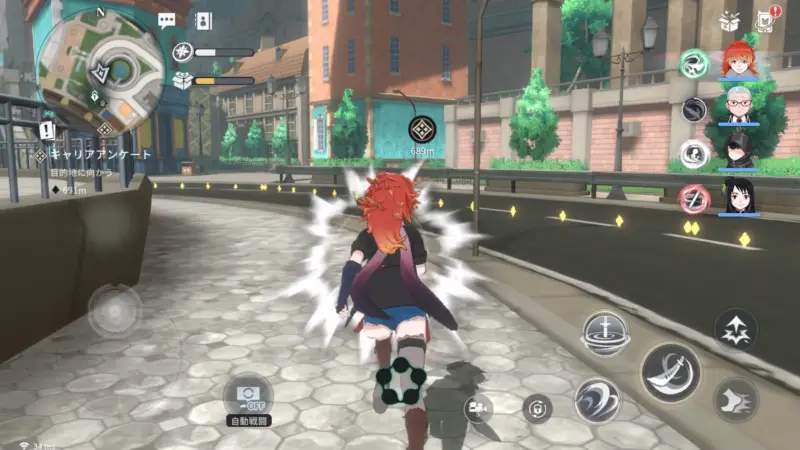Screen dimensions: 800x450
Task: Tap the winged boot dash button
Action: pos(735,399)
